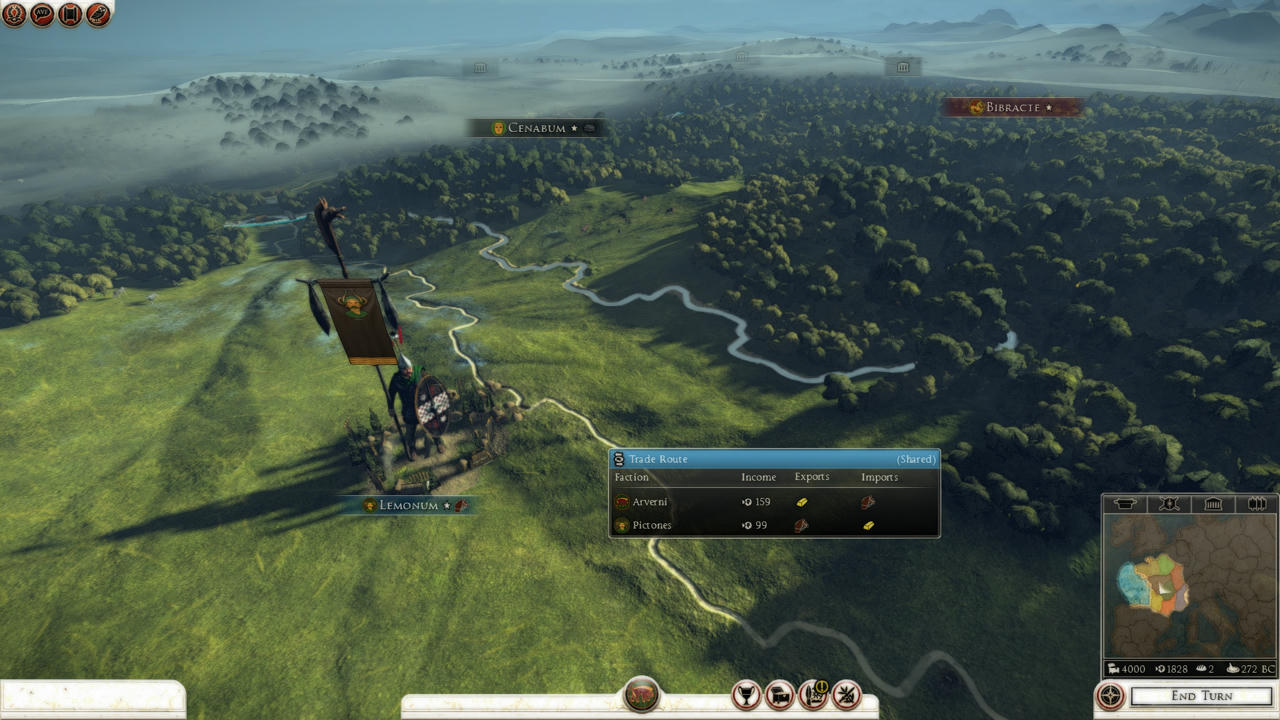Screen dimensions: 1280x720
Task: Open the laurel wreath icon in the corner
Action: [14, 14]
